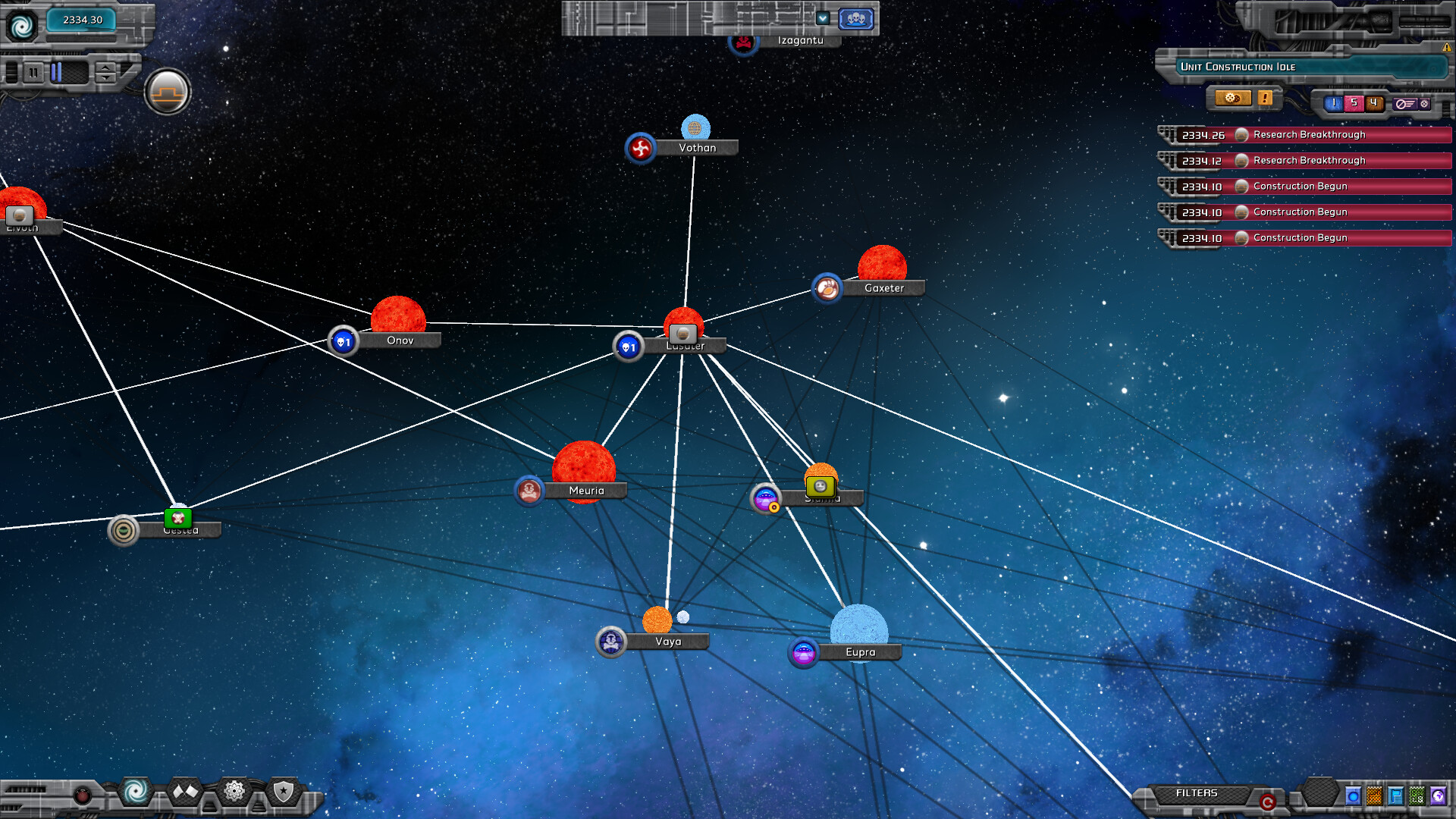Click the orange idle construction gears icon
Image resolution: width=1456 pixels, height=819 pixels.
(x=1232, y=99)
